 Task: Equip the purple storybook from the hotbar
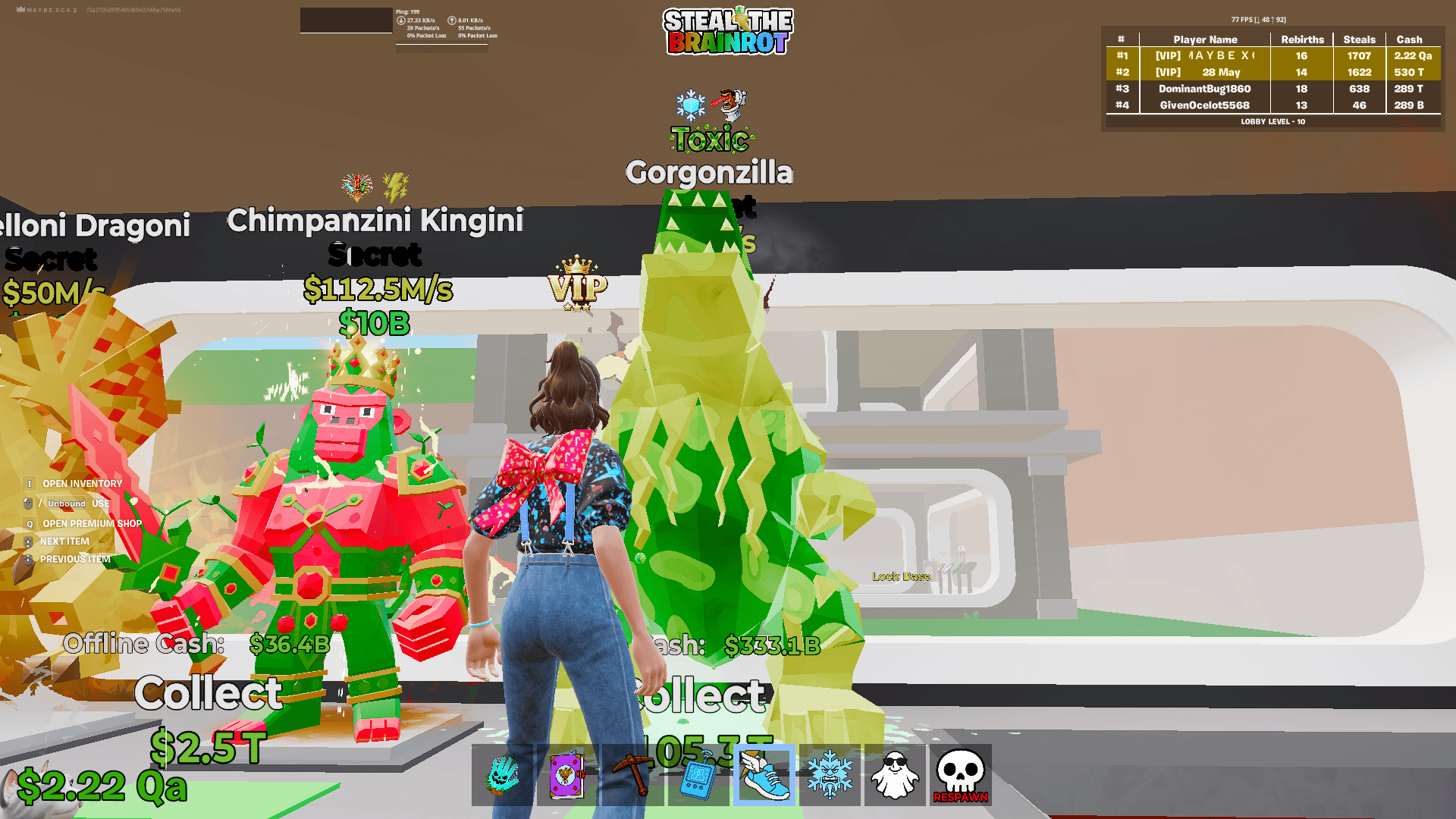(567, 777)
